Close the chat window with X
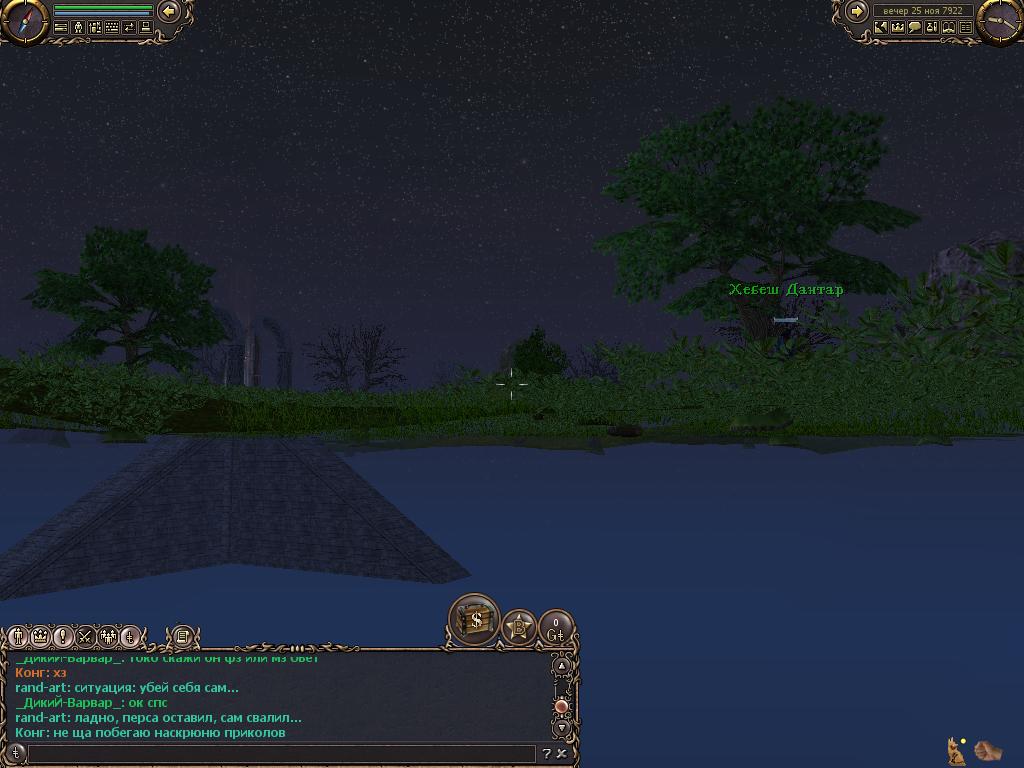Viewport: 1024px width, 768px height. coord(562,754)
